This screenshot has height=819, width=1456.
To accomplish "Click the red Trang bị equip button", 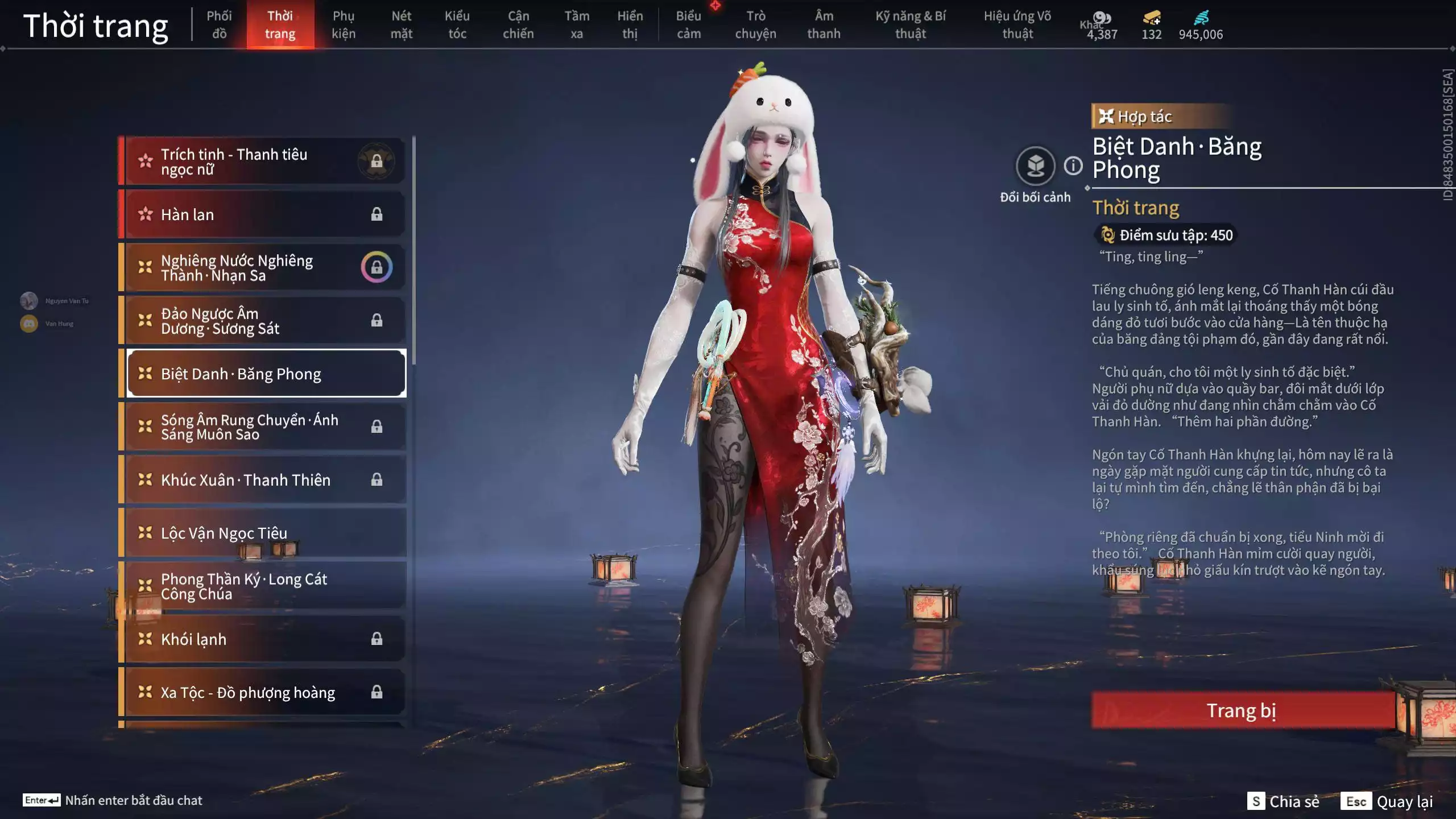I will (x=1242, y=710).
